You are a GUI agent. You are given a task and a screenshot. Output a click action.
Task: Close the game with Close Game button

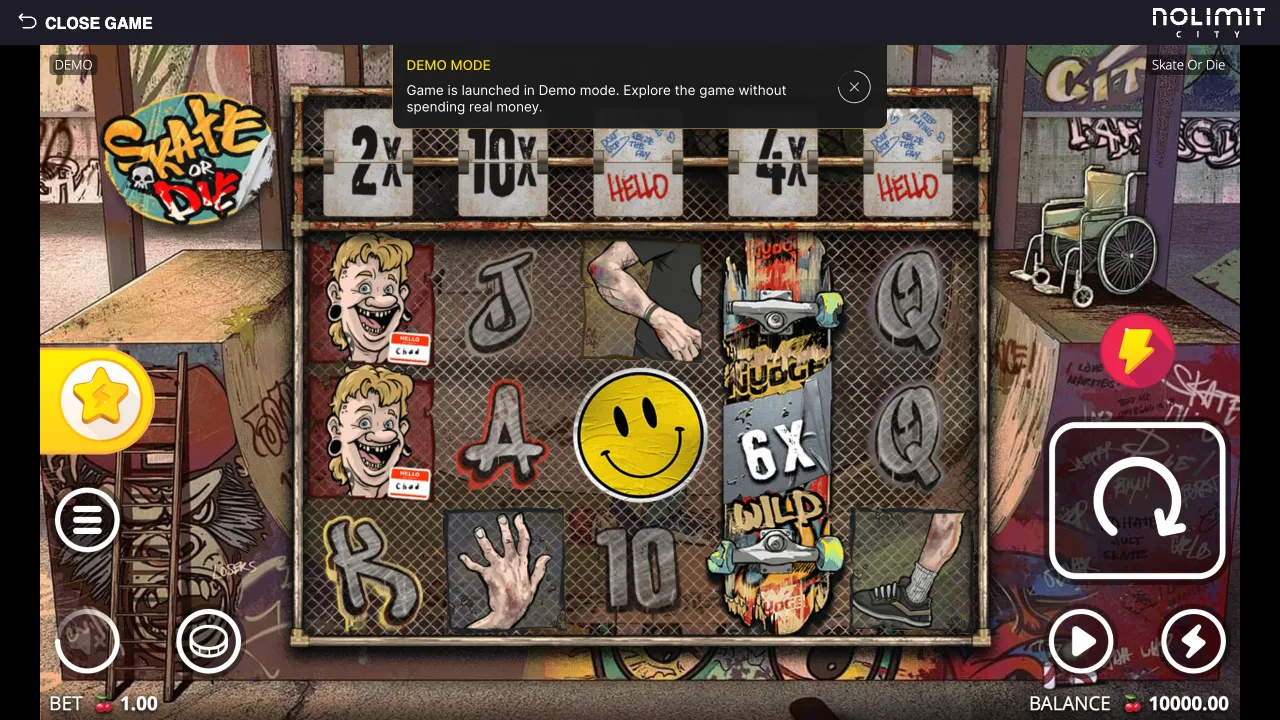point(86,22)
